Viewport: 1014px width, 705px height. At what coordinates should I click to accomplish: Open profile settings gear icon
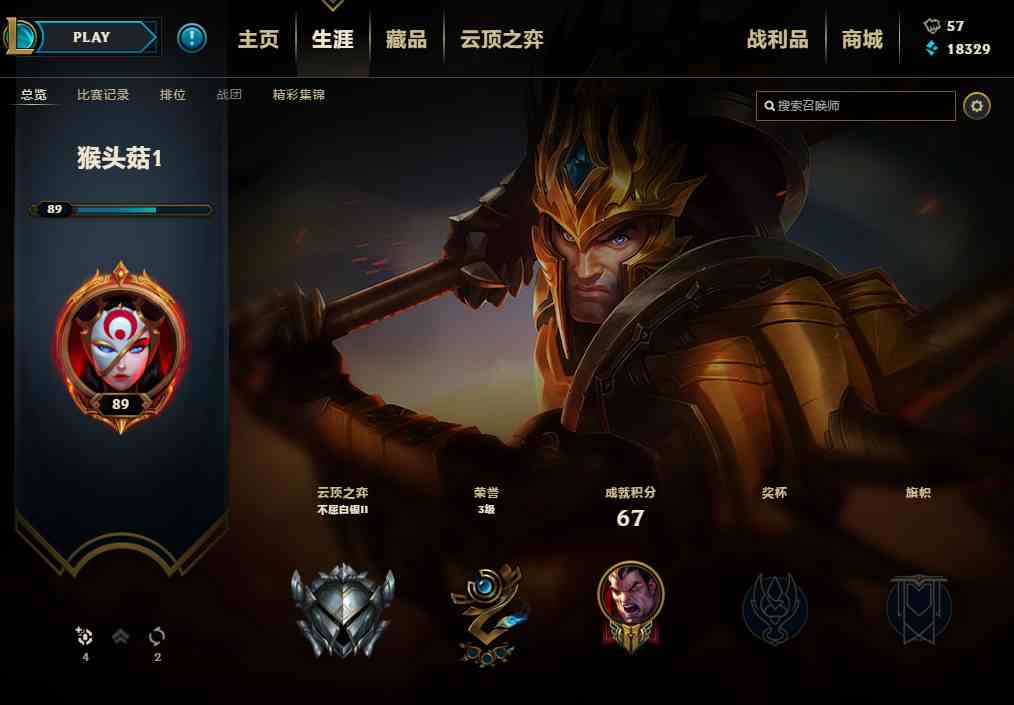point(977,105)
